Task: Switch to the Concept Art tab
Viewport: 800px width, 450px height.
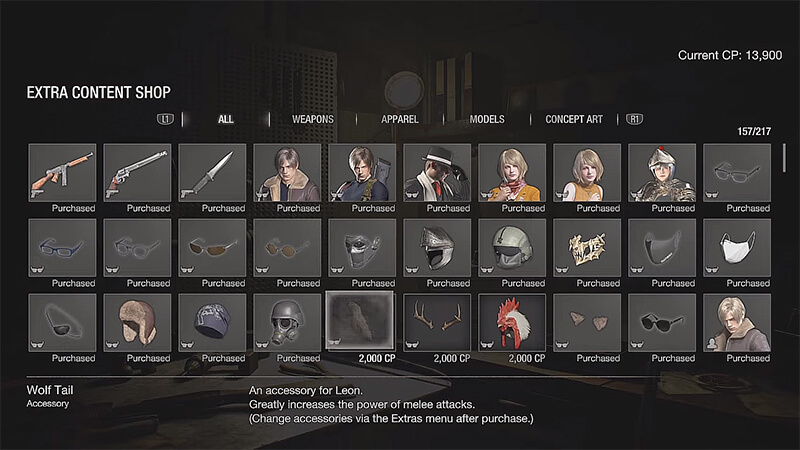Action: click(574, 119)
